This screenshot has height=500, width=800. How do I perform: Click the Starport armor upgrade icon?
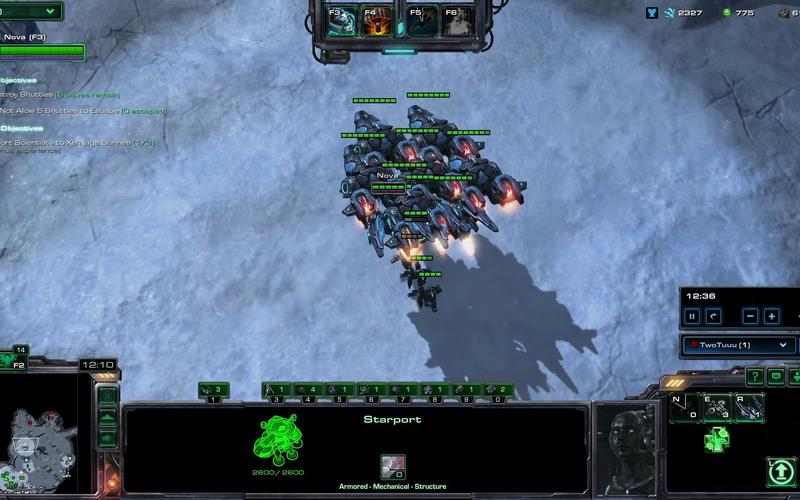coord(392,466)
